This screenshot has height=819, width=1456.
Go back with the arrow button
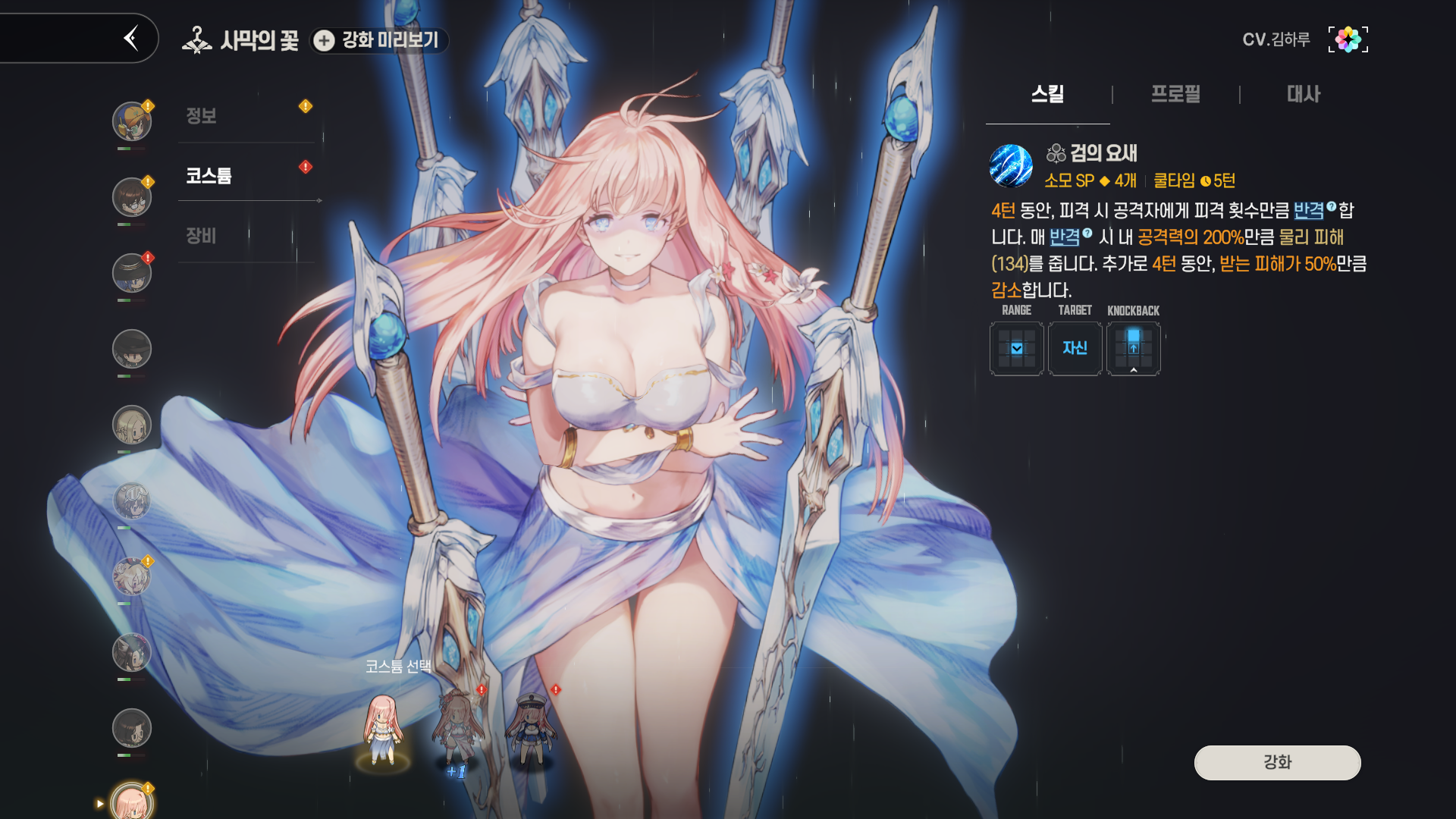tap(132, 38)
